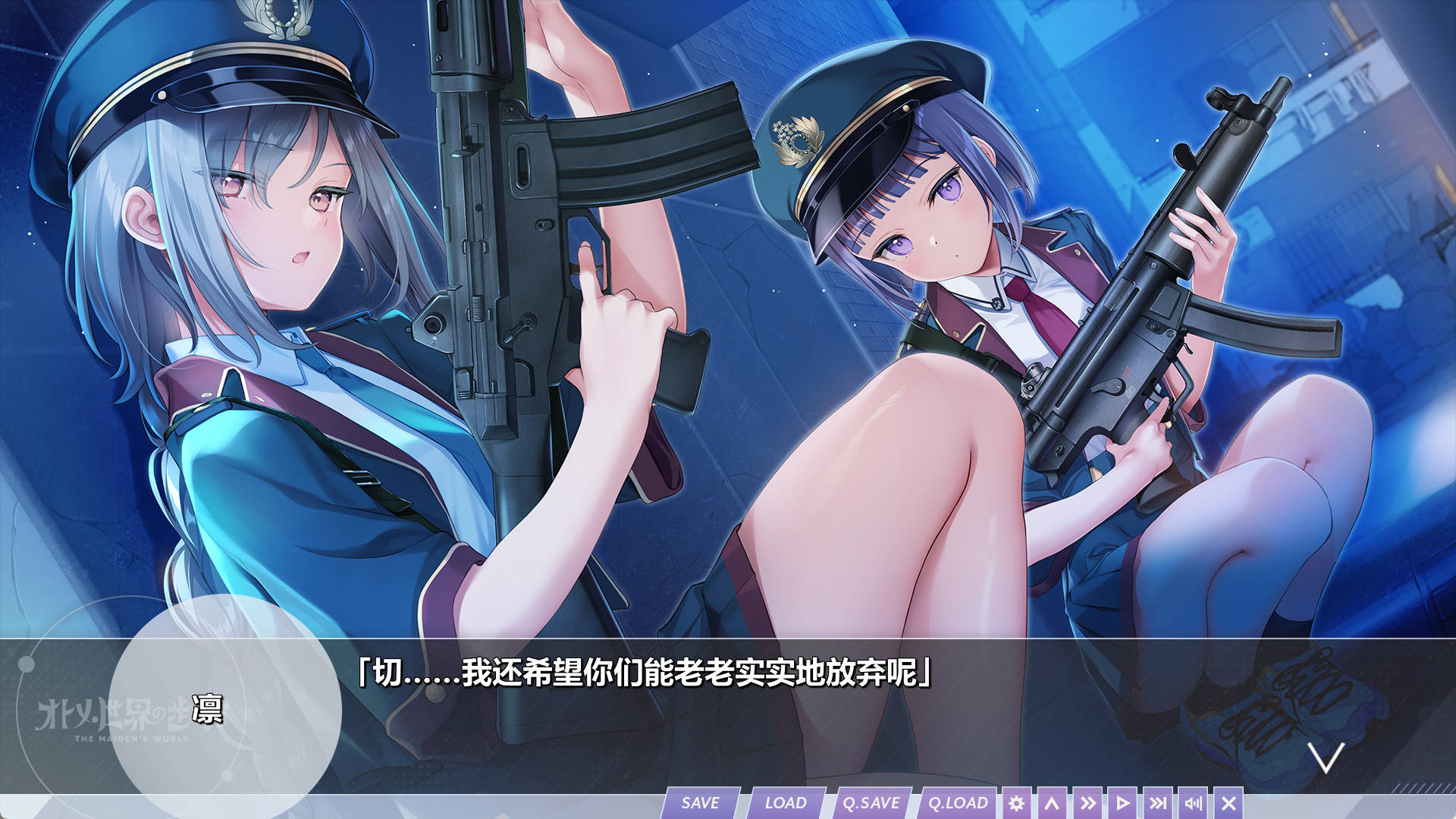
Task: Open the LOAD screen
Action: click(x=786, y=802)
